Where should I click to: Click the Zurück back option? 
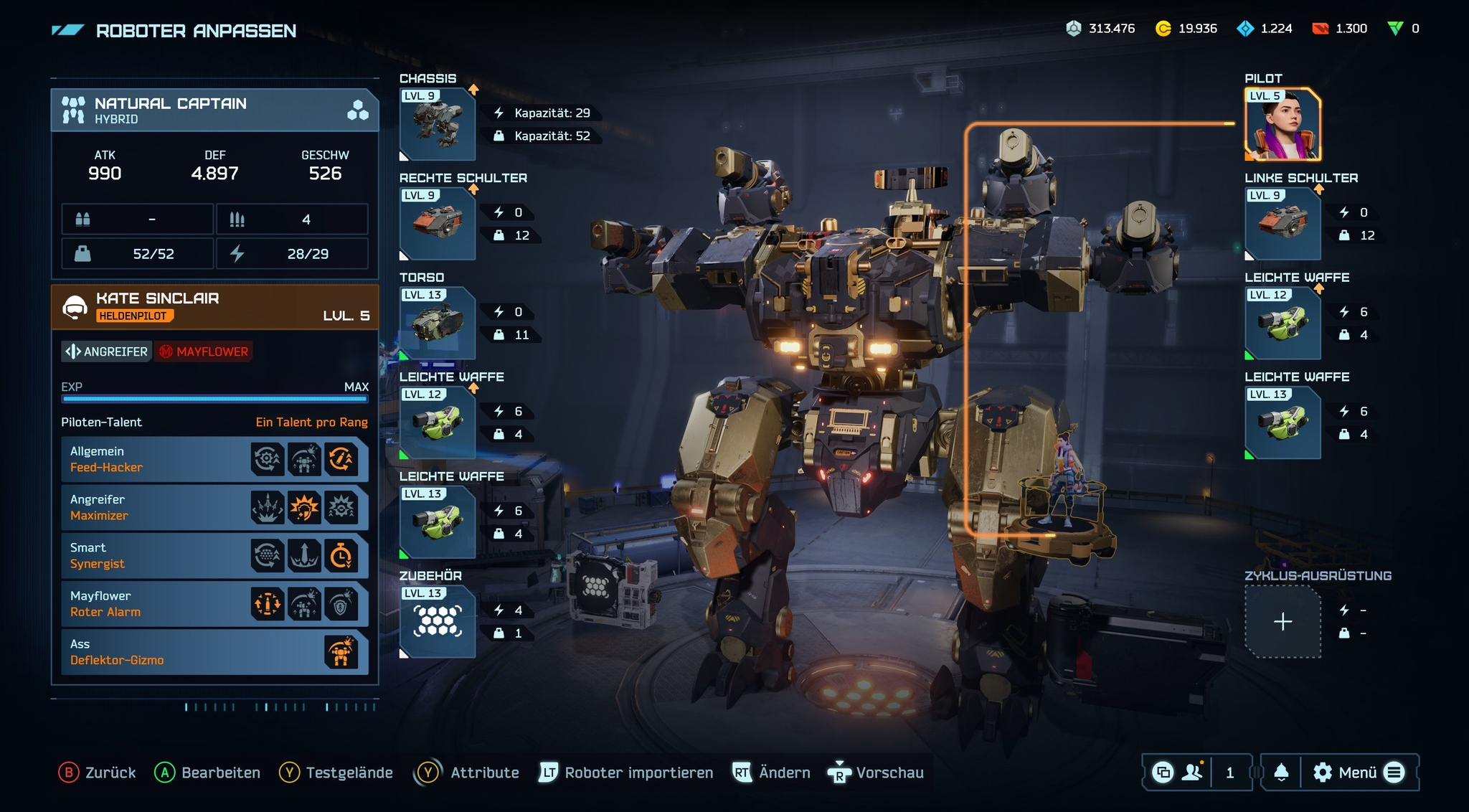[98, 773]
